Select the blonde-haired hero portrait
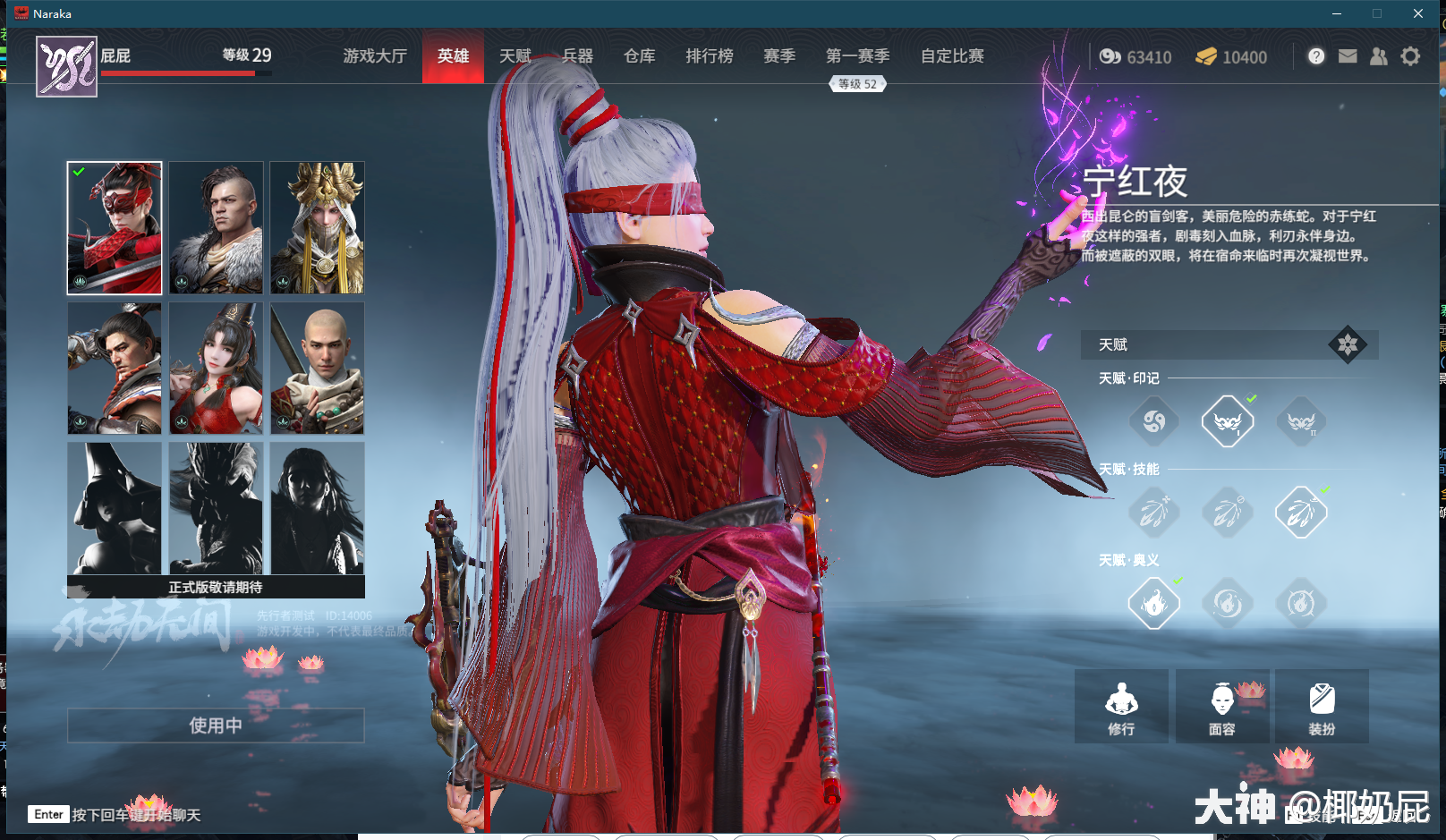Viewport: 1446px width, 840px height. tap(317, 228)
